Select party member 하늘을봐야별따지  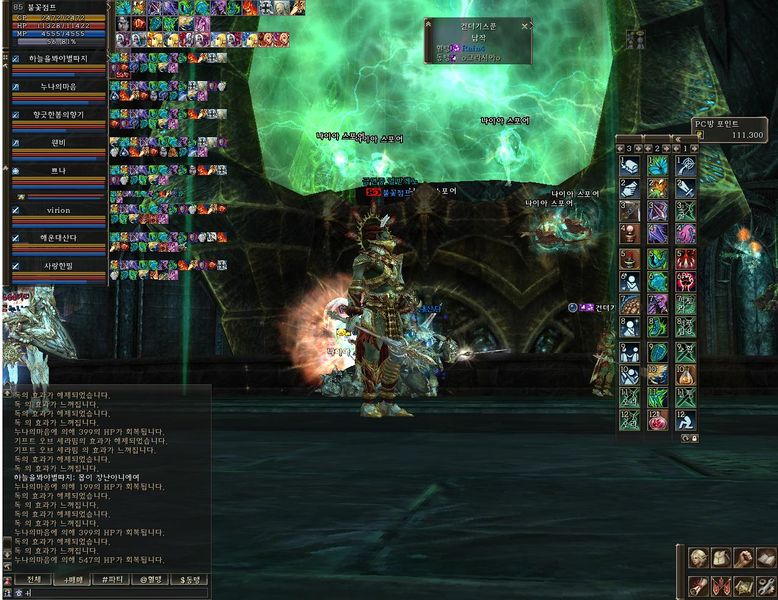point(58,60)
